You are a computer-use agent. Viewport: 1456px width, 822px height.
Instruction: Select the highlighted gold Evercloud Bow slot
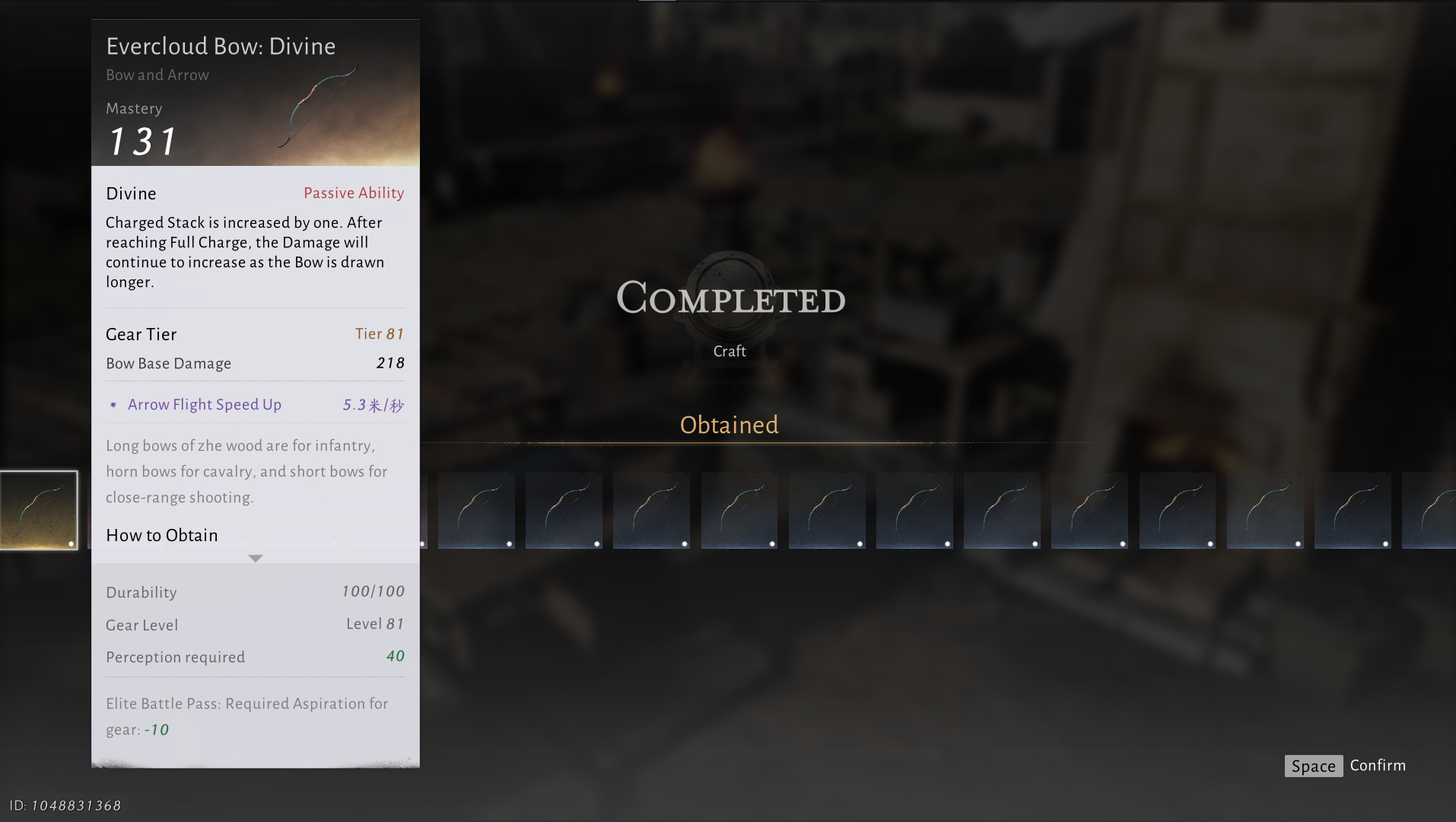click(x=39, y=510)
